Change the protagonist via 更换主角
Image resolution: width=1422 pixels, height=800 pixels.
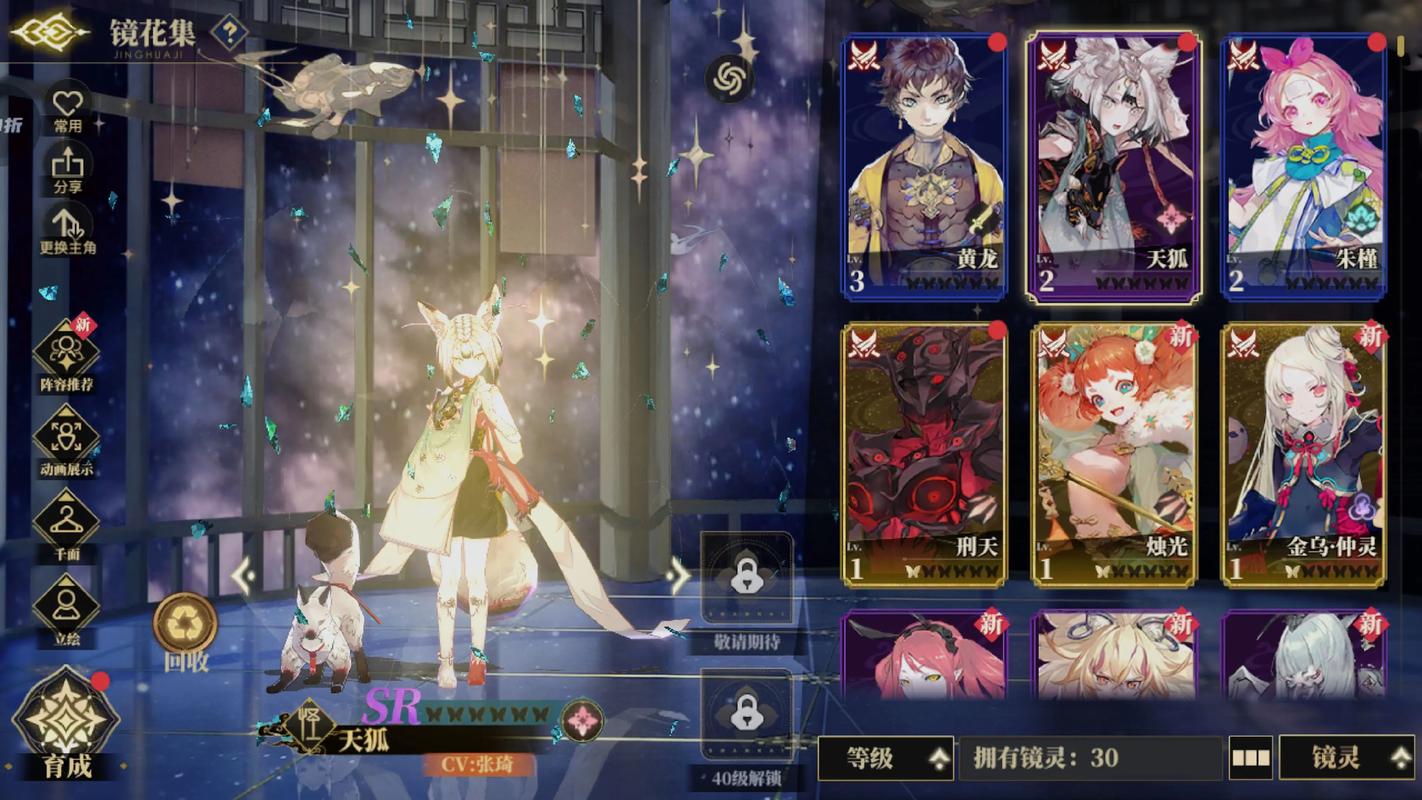click(68, 228)
